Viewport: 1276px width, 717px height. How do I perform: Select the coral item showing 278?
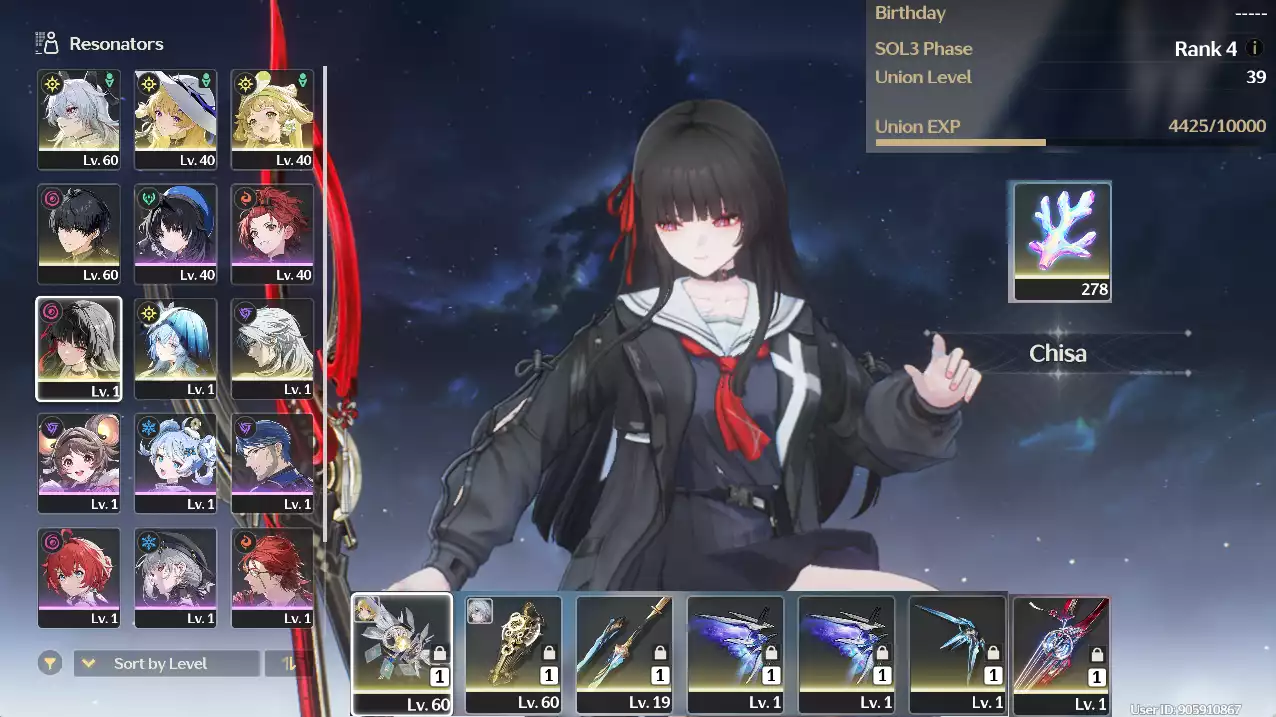click(x=1062, y=241)
